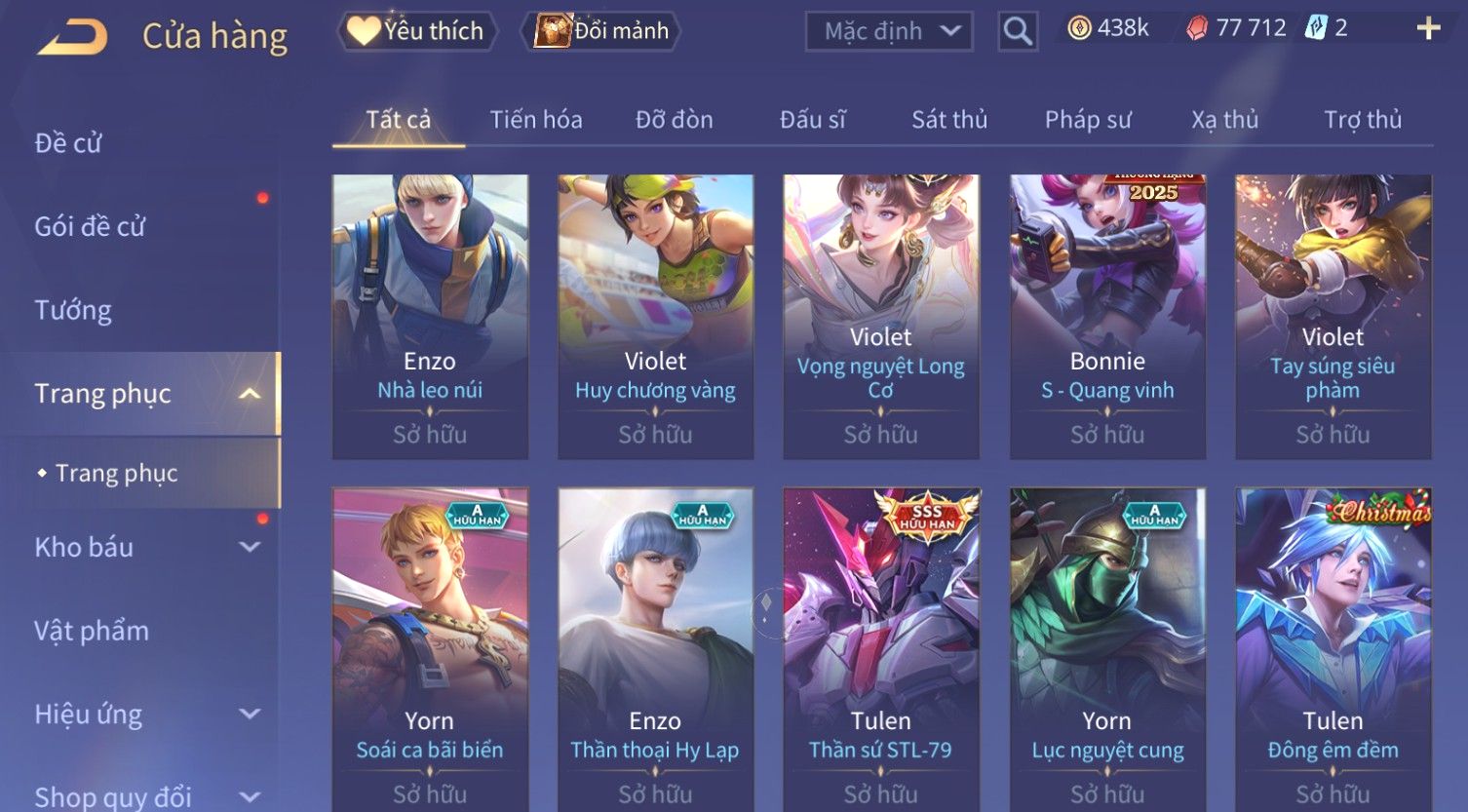Open the Tướng hero section

coord(73,310)
